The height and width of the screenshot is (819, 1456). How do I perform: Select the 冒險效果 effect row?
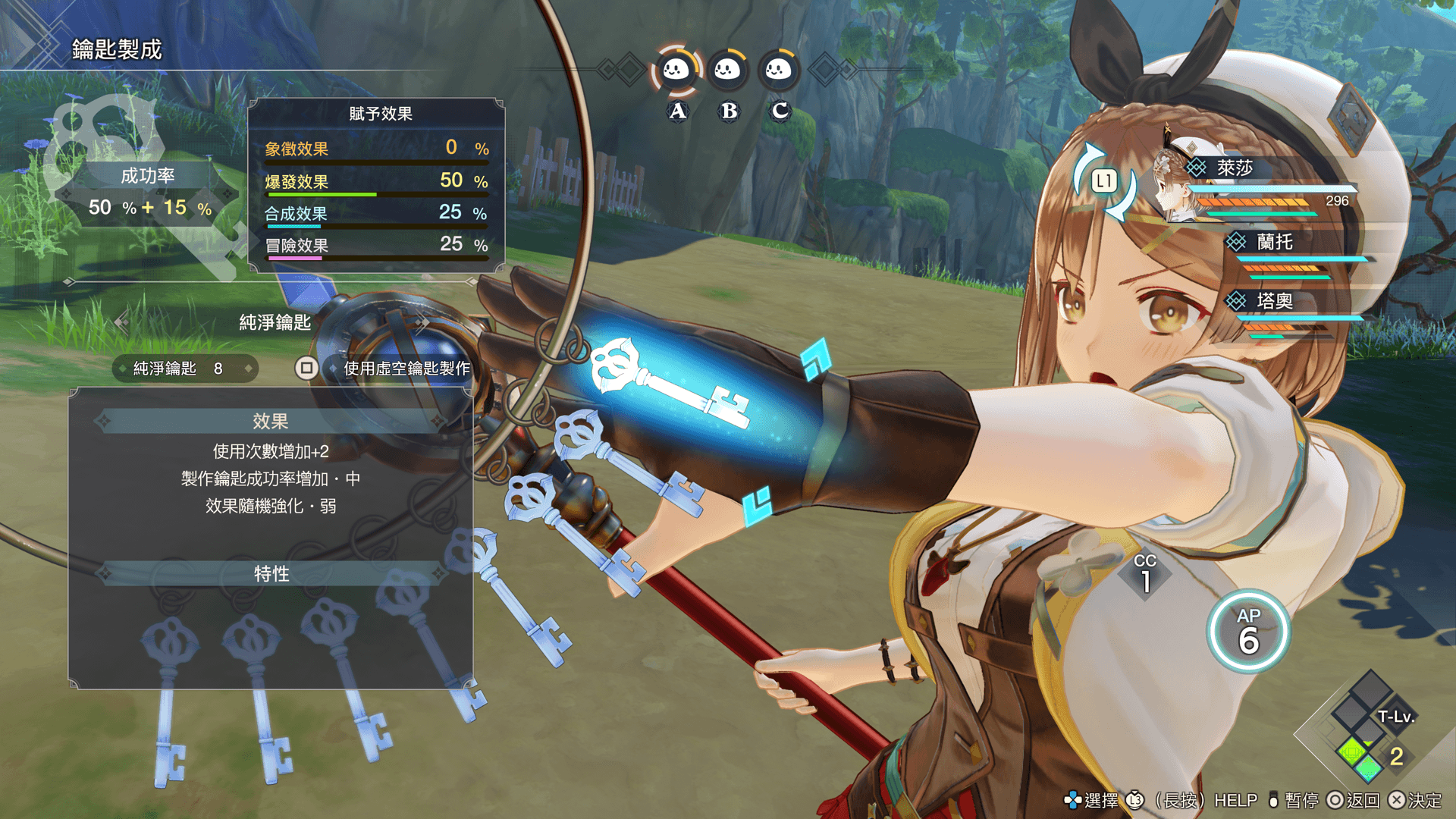point(376,246)
